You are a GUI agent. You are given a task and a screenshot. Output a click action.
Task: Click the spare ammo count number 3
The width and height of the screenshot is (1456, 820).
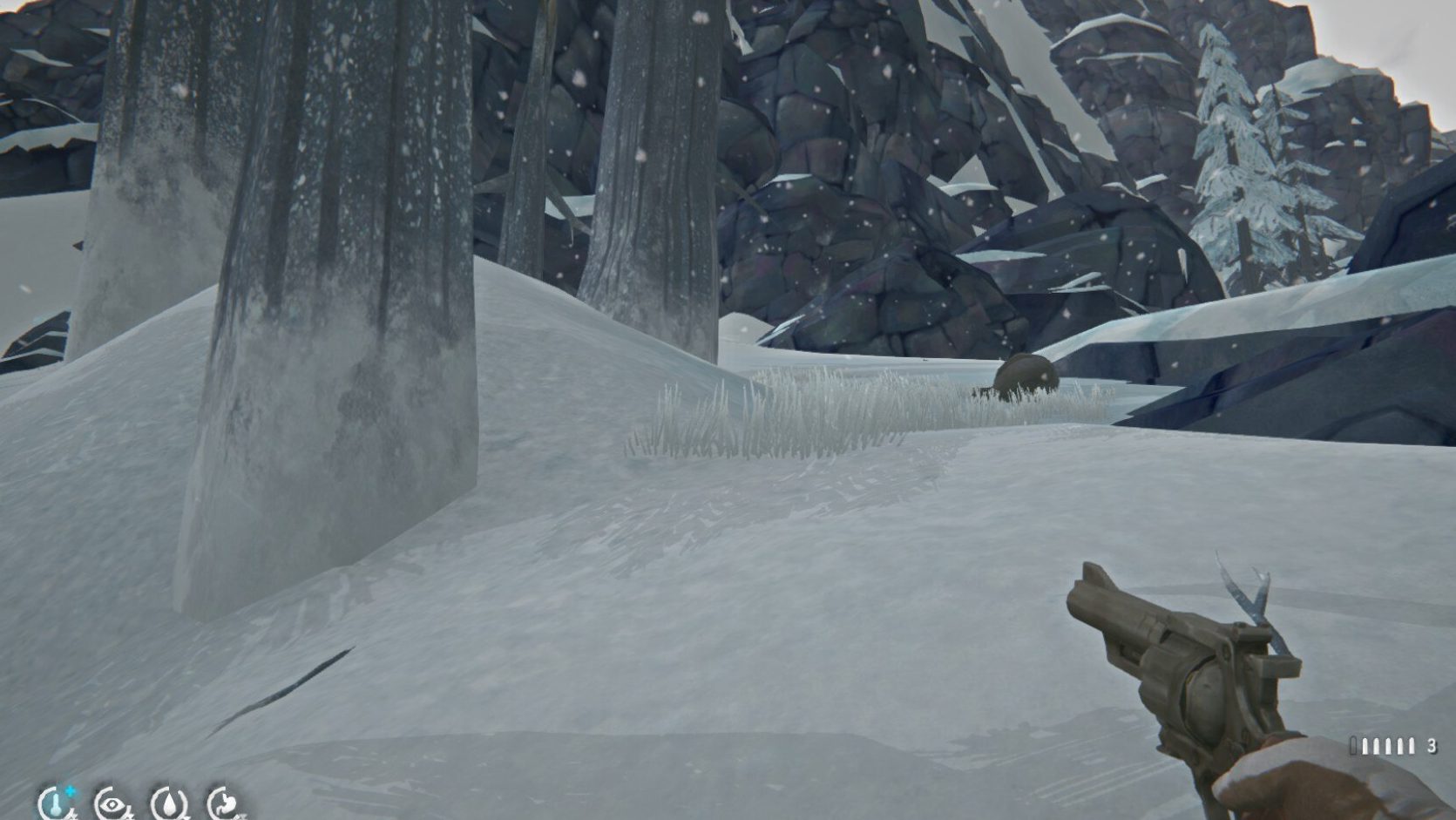click(1432, 745)
